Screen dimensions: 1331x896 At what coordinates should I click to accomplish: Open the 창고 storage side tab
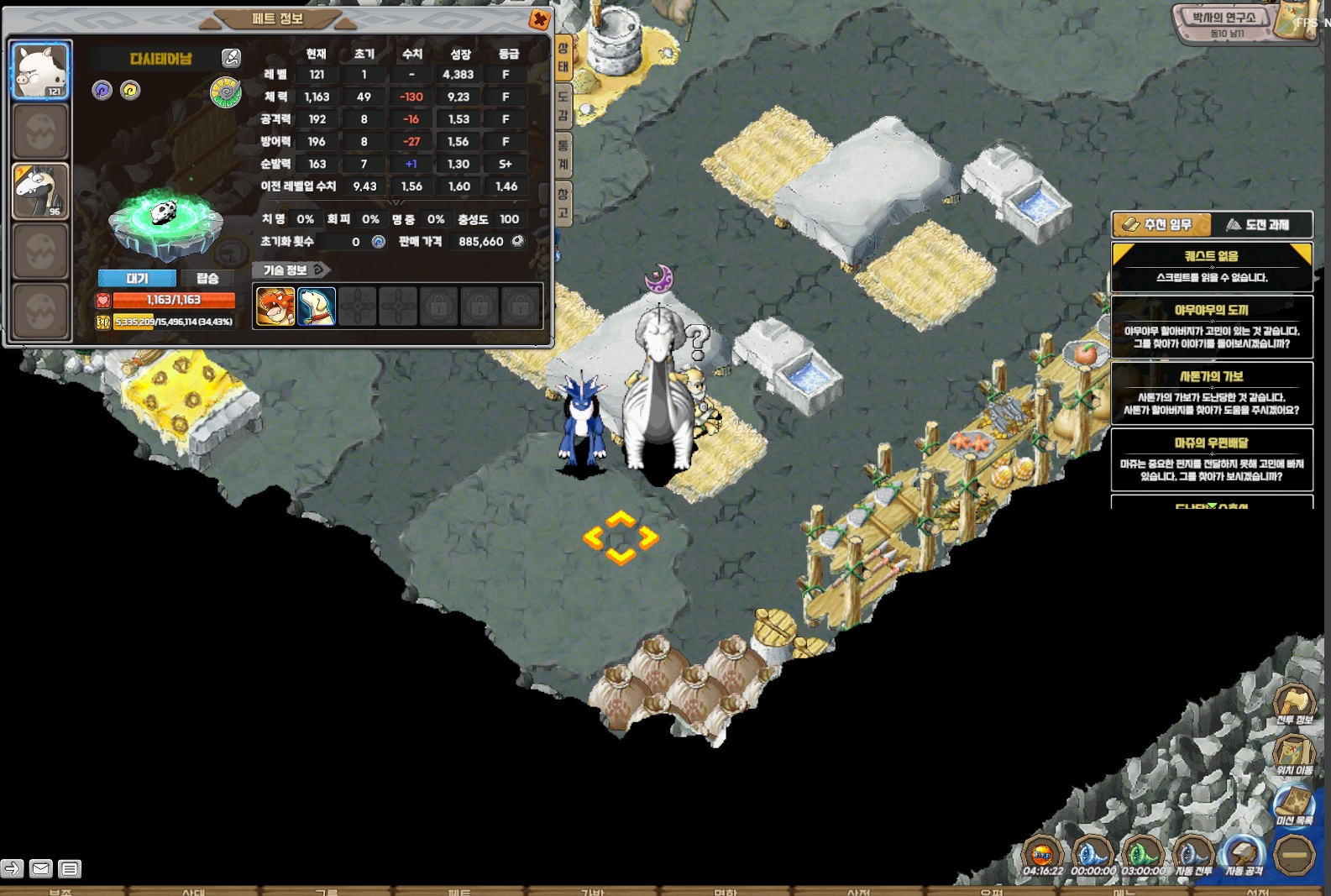click(x=563, y=203)
